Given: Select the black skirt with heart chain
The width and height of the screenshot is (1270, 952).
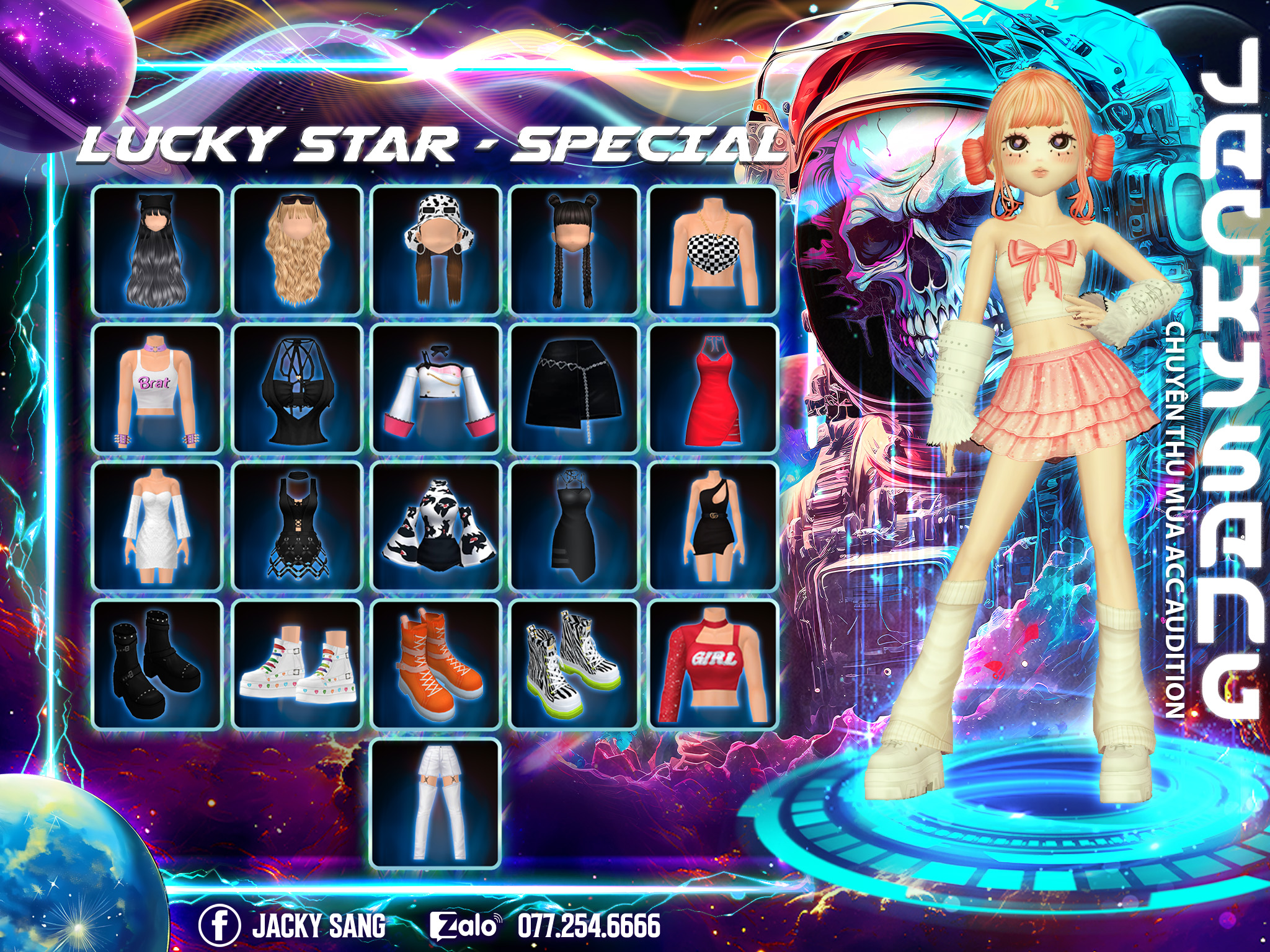Looking at the screenshot, I should pos(574,389).
